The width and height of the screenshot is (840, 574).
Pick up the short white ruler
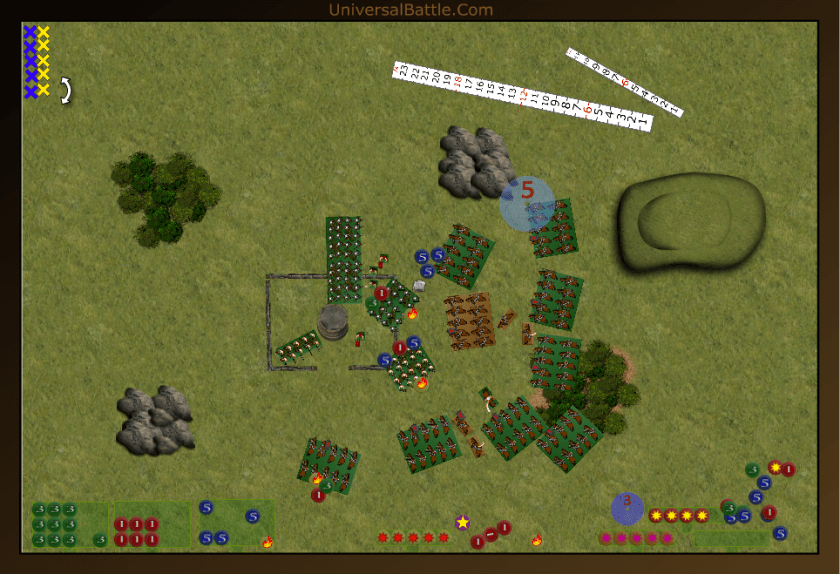coord(624,82)
